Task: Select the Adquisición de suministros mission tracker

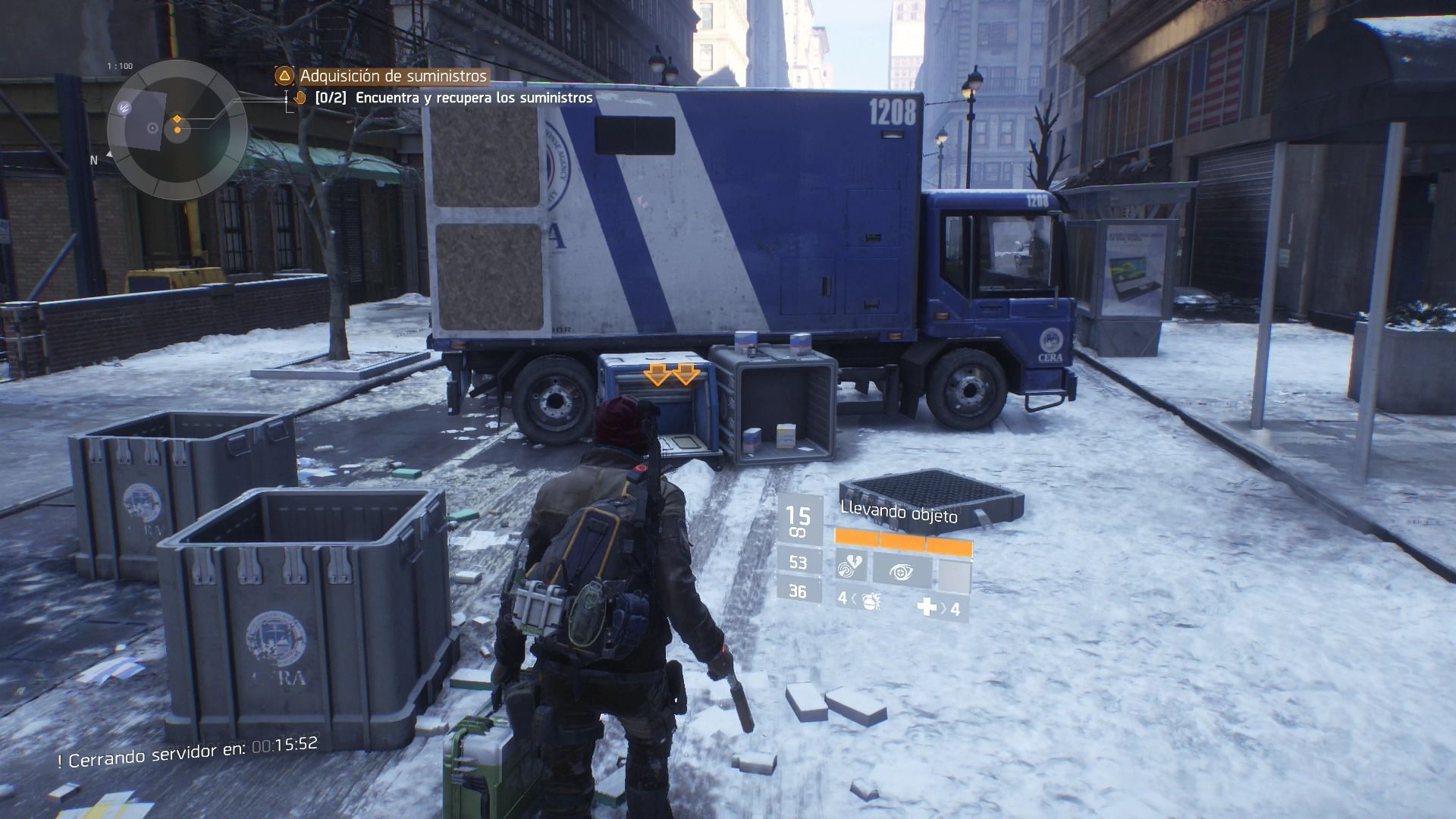Action: click(x=393, y=76)
